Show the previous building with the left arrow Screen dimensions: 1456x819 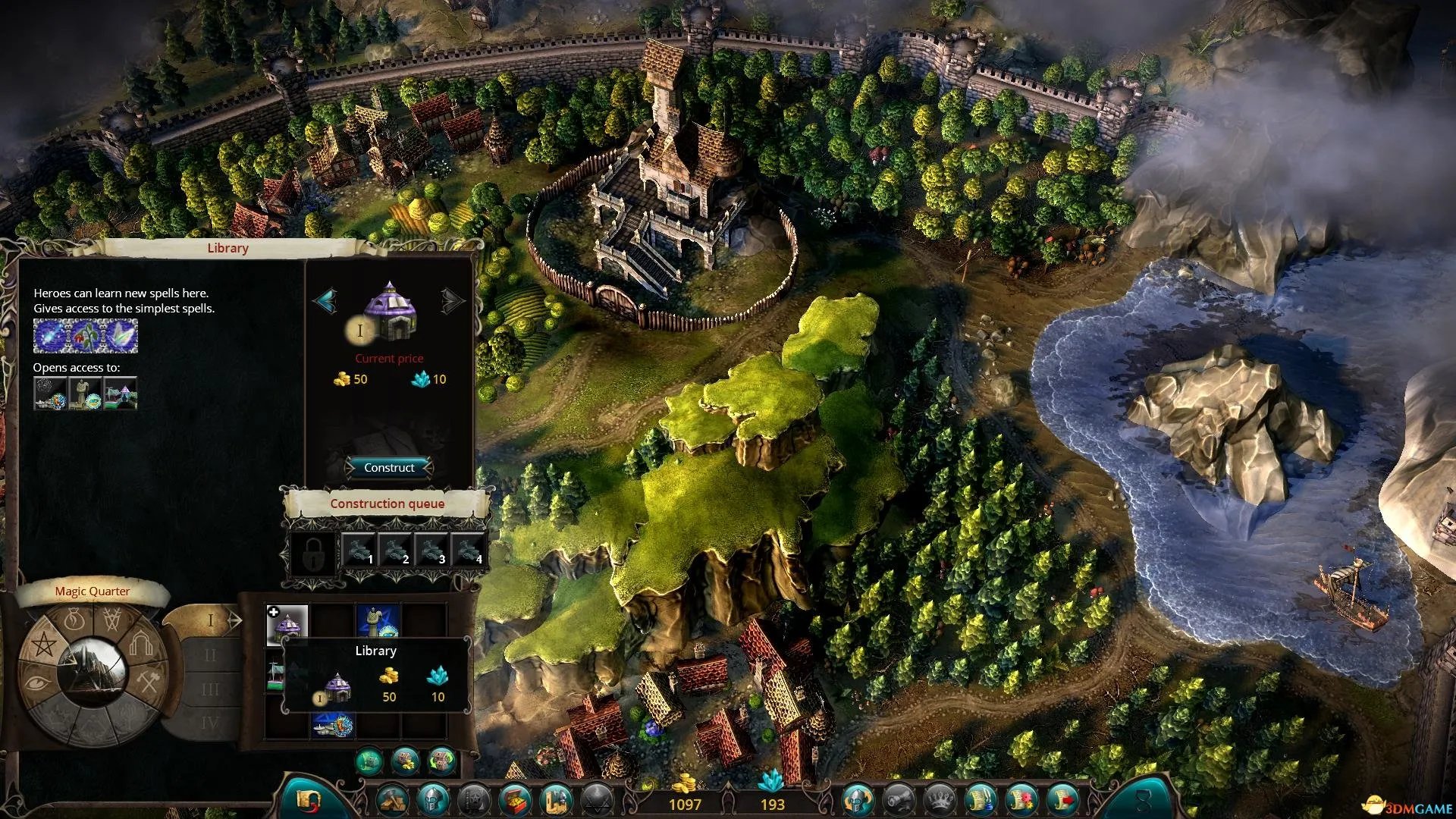point(325,301)
